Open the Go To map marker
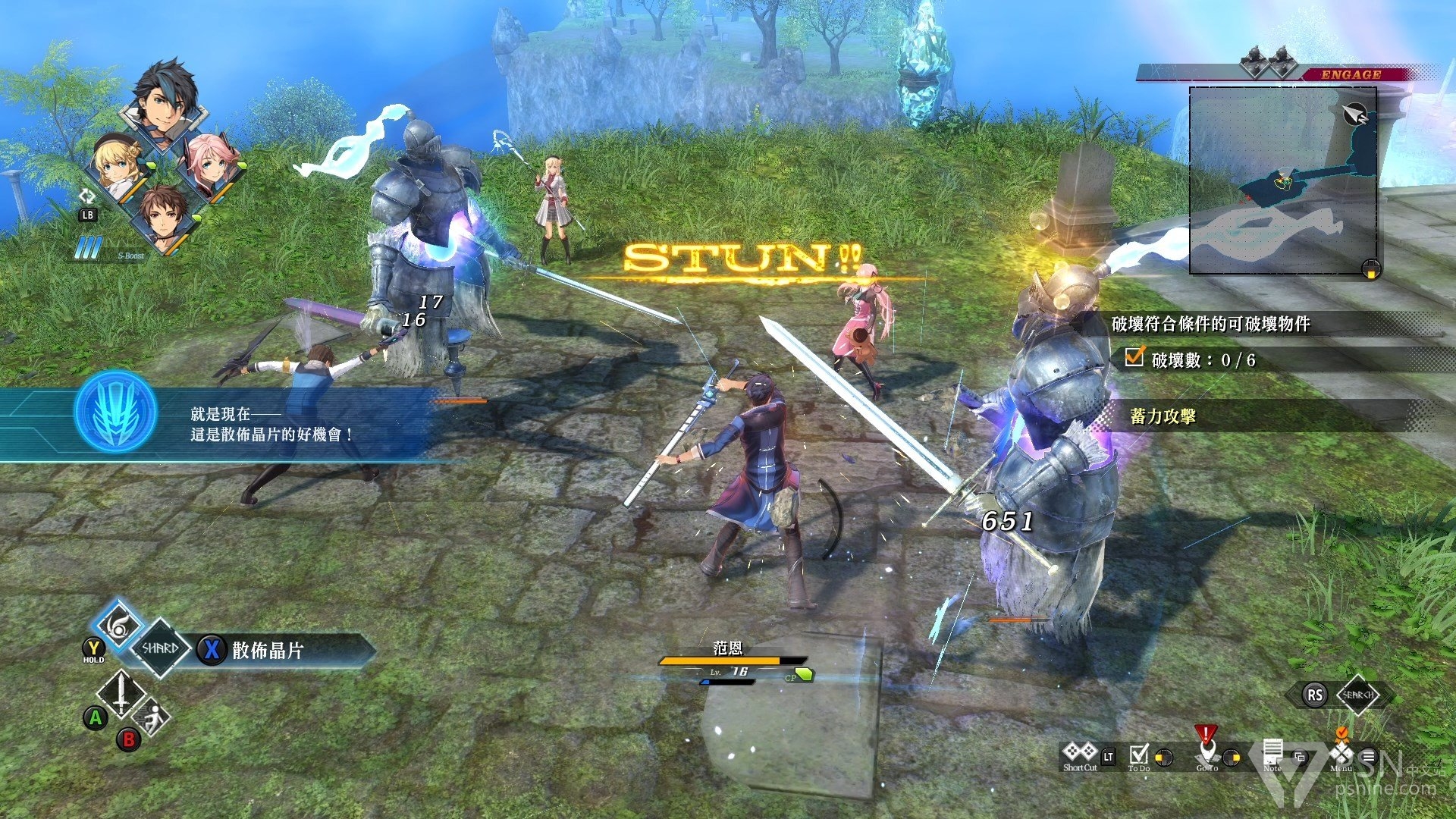This screenshot has width=1456, height=819. pyautogui.click(x=1206, y=752)
